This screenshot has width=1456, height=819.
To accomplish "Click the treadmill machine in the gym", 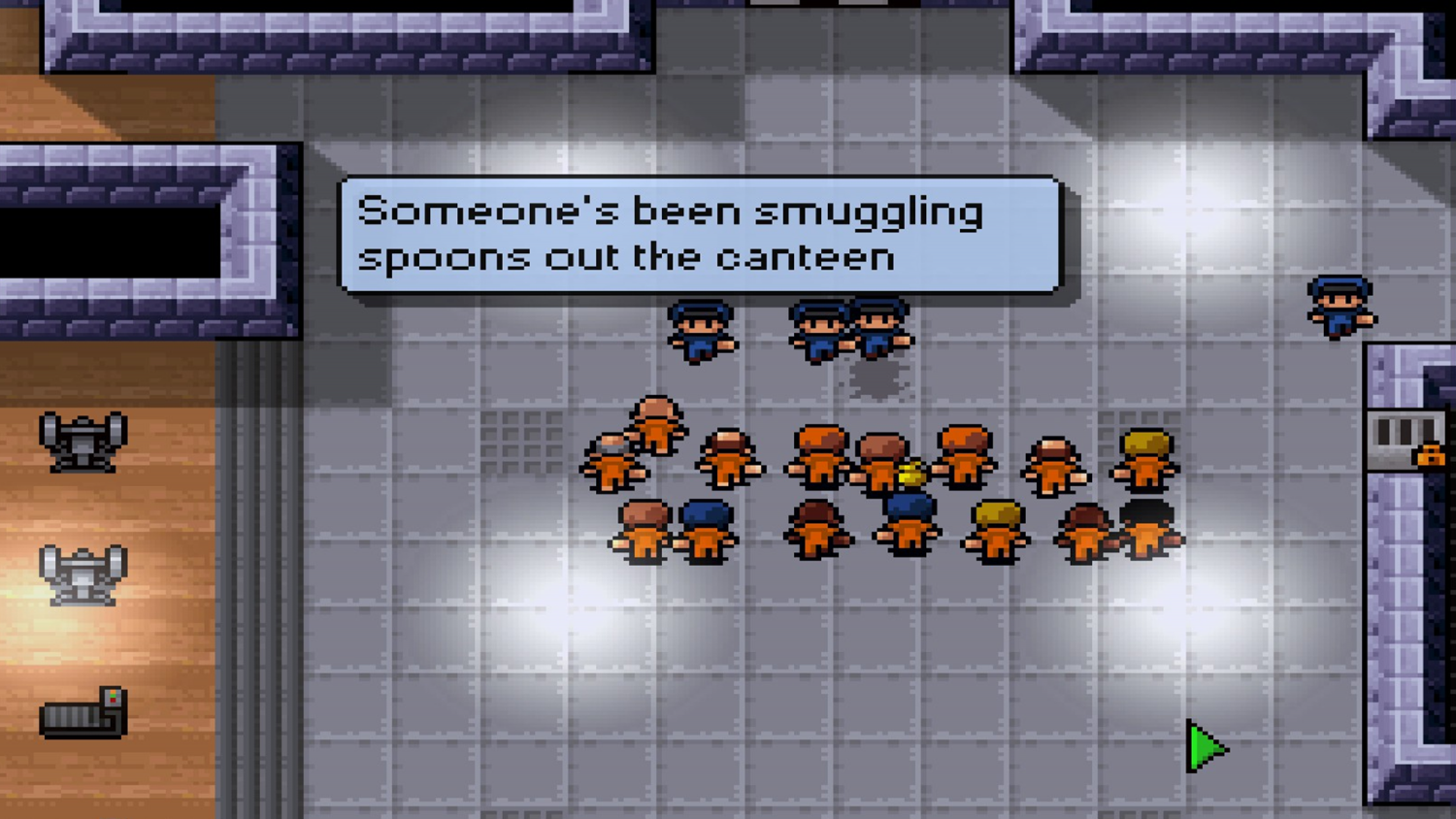I will click(x=83, y=715).
